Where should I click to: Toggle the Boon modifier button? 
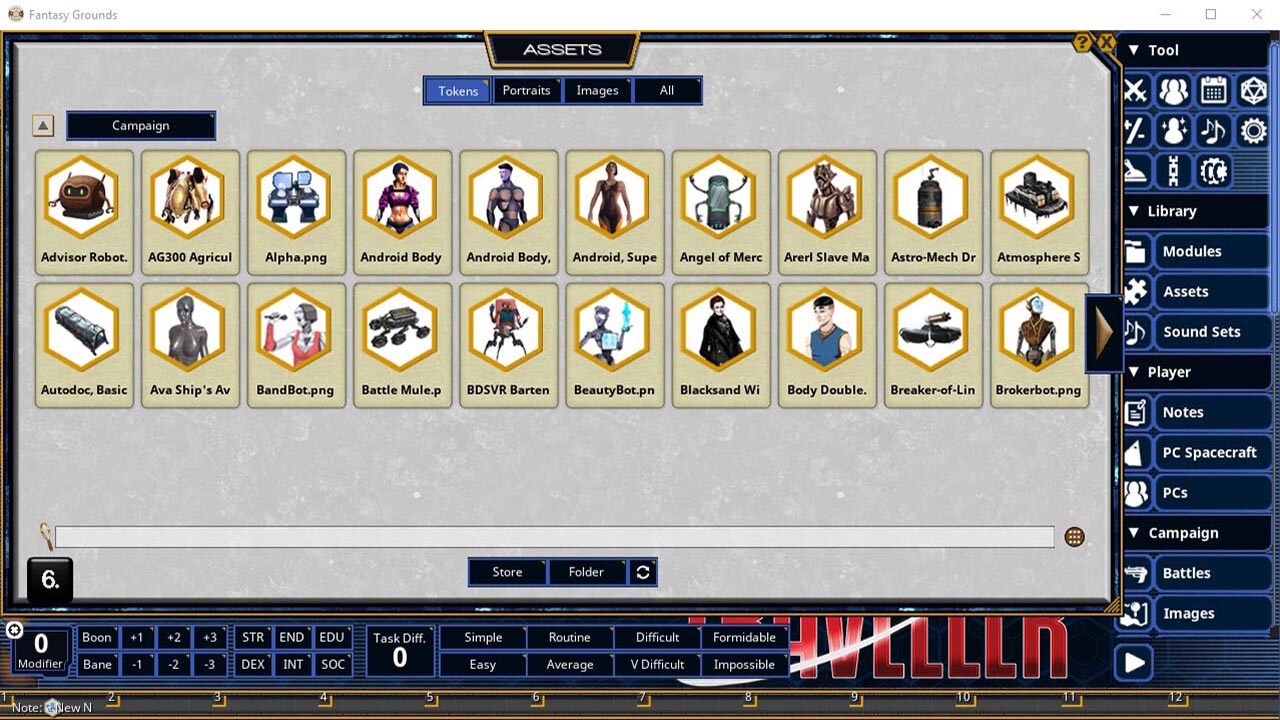click(97, 637)
